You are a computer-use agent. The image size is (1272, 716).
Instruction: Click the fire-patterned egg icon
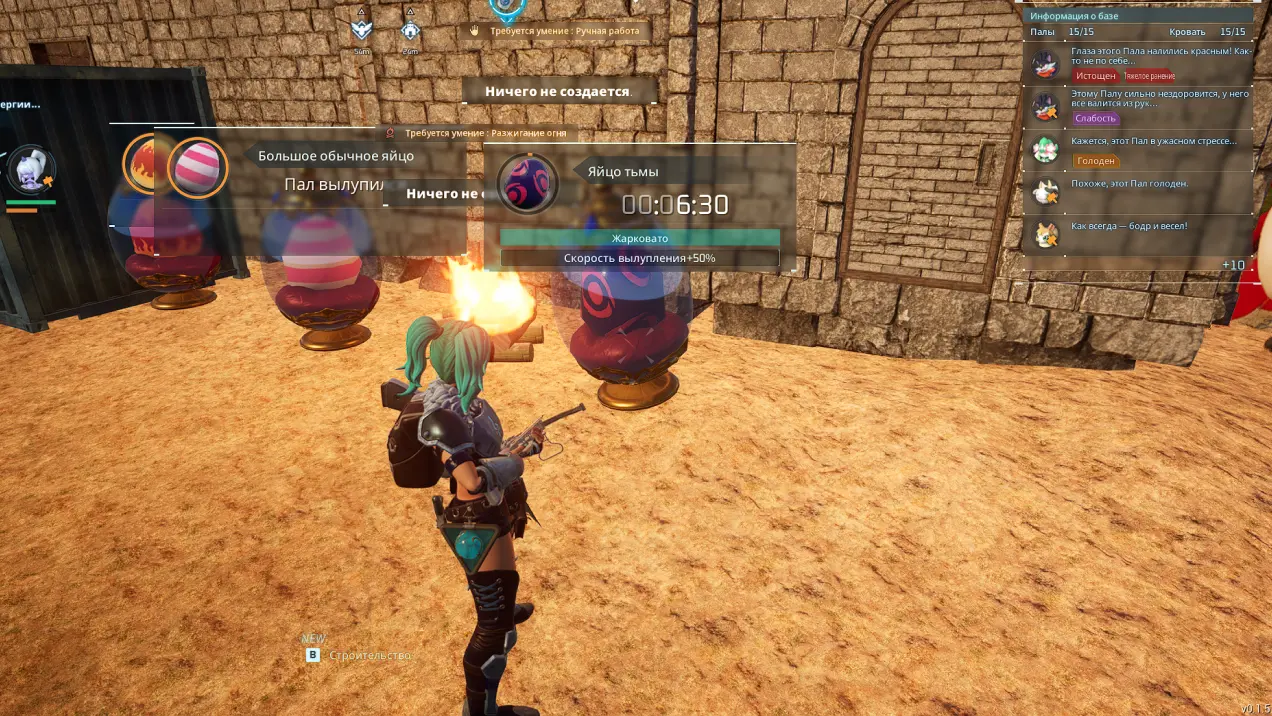point(142,162)
